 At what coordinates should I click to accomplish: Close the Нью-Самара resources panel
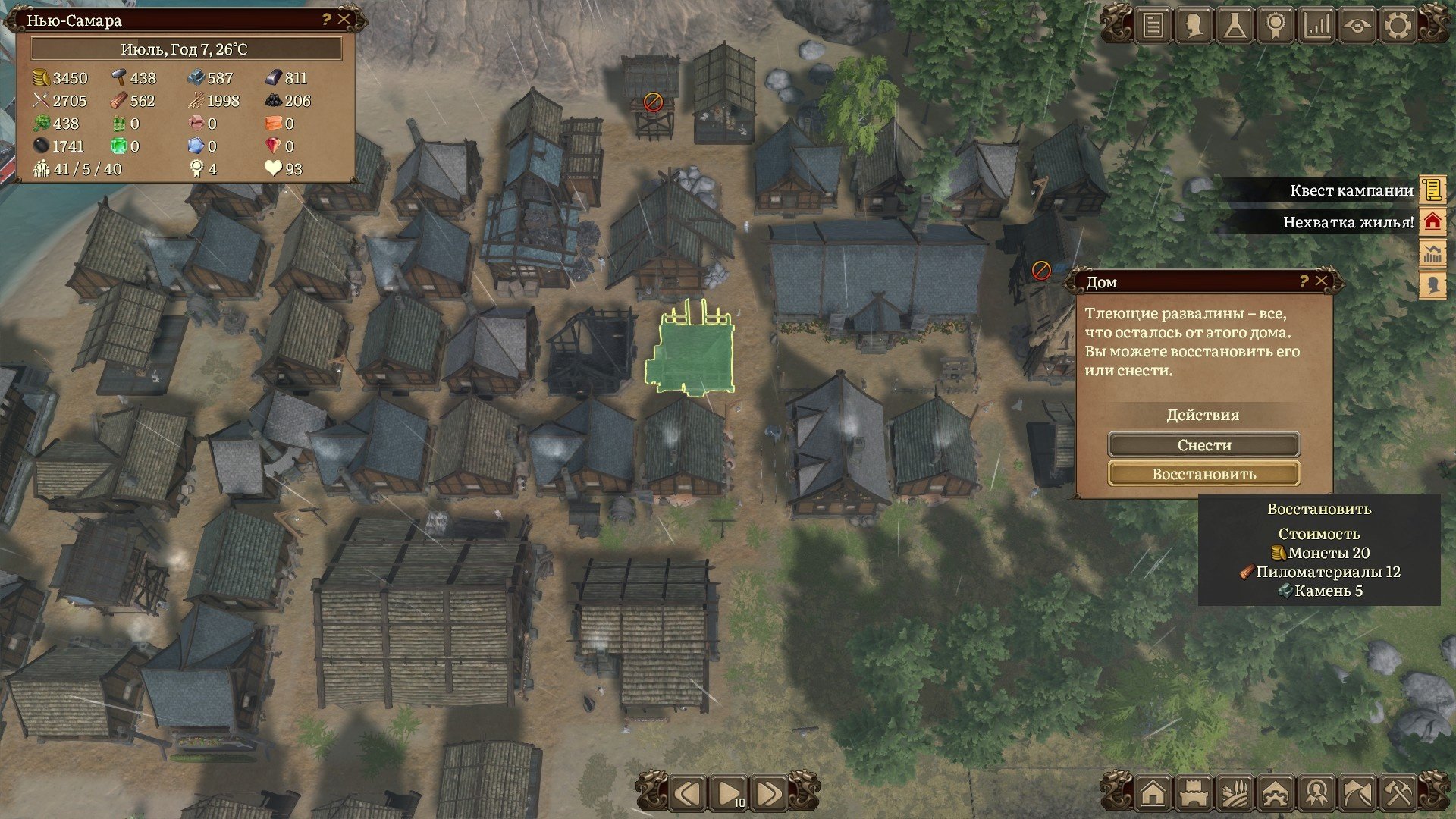pos(344,20)
